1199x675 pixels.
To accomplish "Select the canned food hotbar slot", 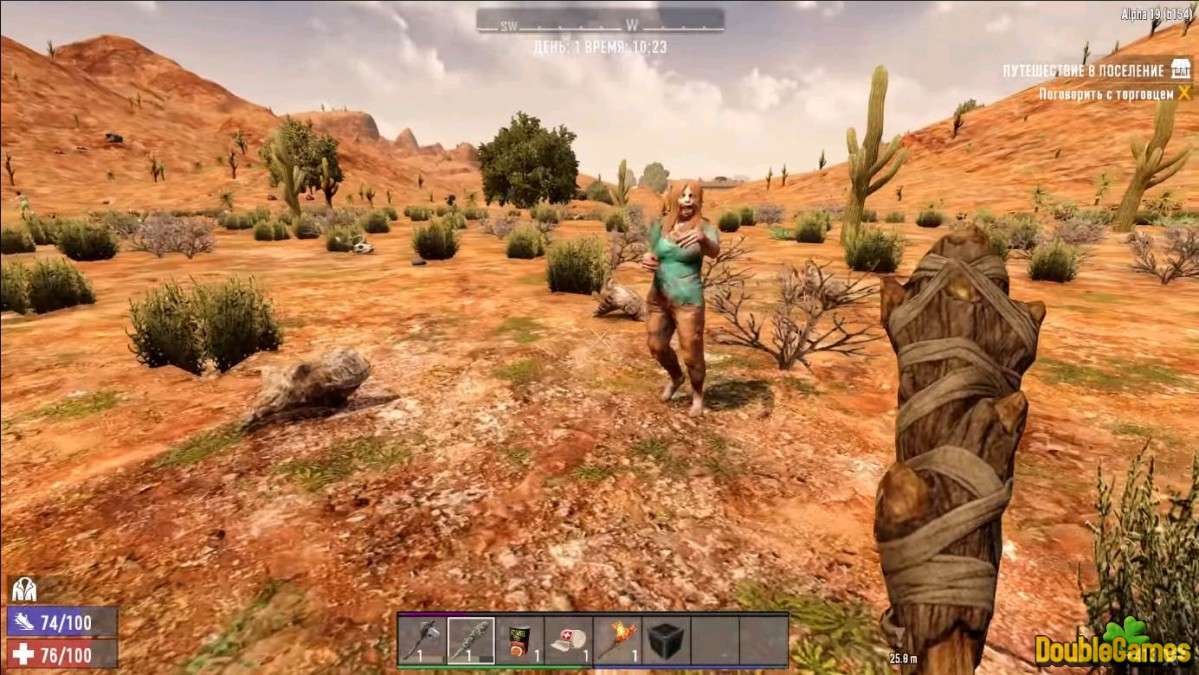I will pyautogui.click(x=519, y=640).
